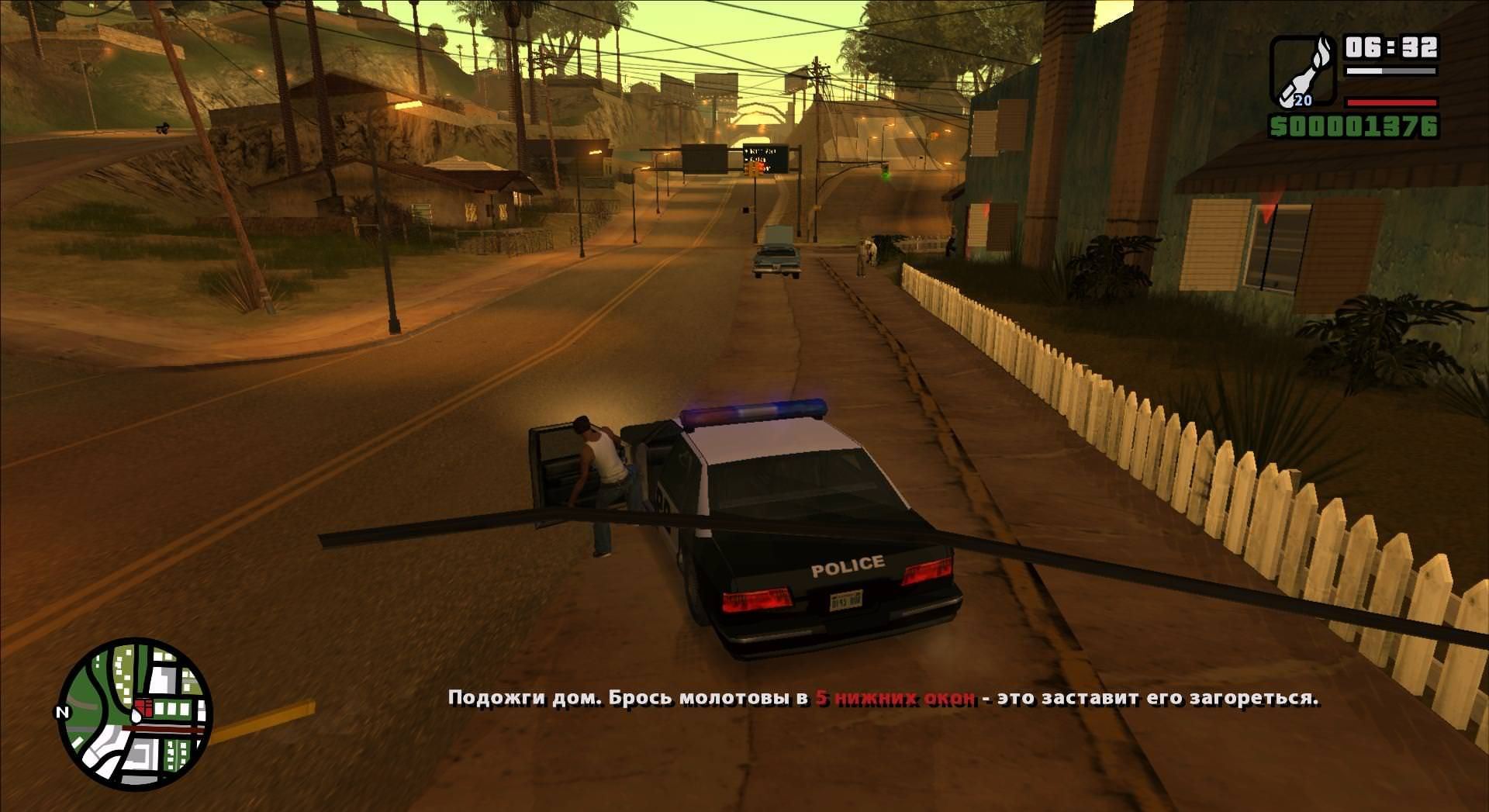Open the circular radar minimap
1489x812 pixels.
click(x=135, y=714)
